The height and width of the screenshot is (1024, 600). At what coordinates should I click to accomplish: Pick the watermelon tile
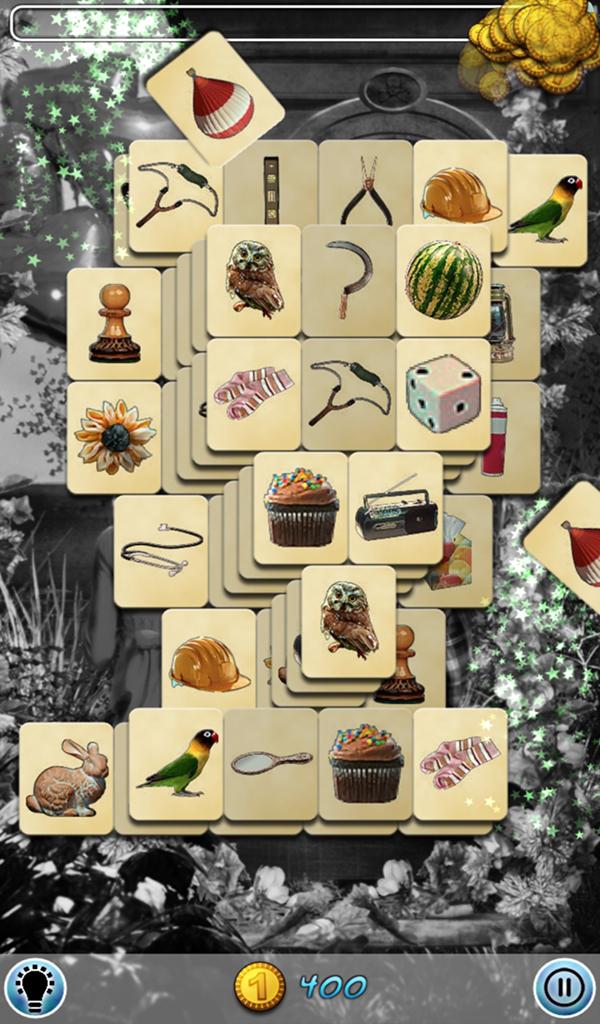coord(443,280)
